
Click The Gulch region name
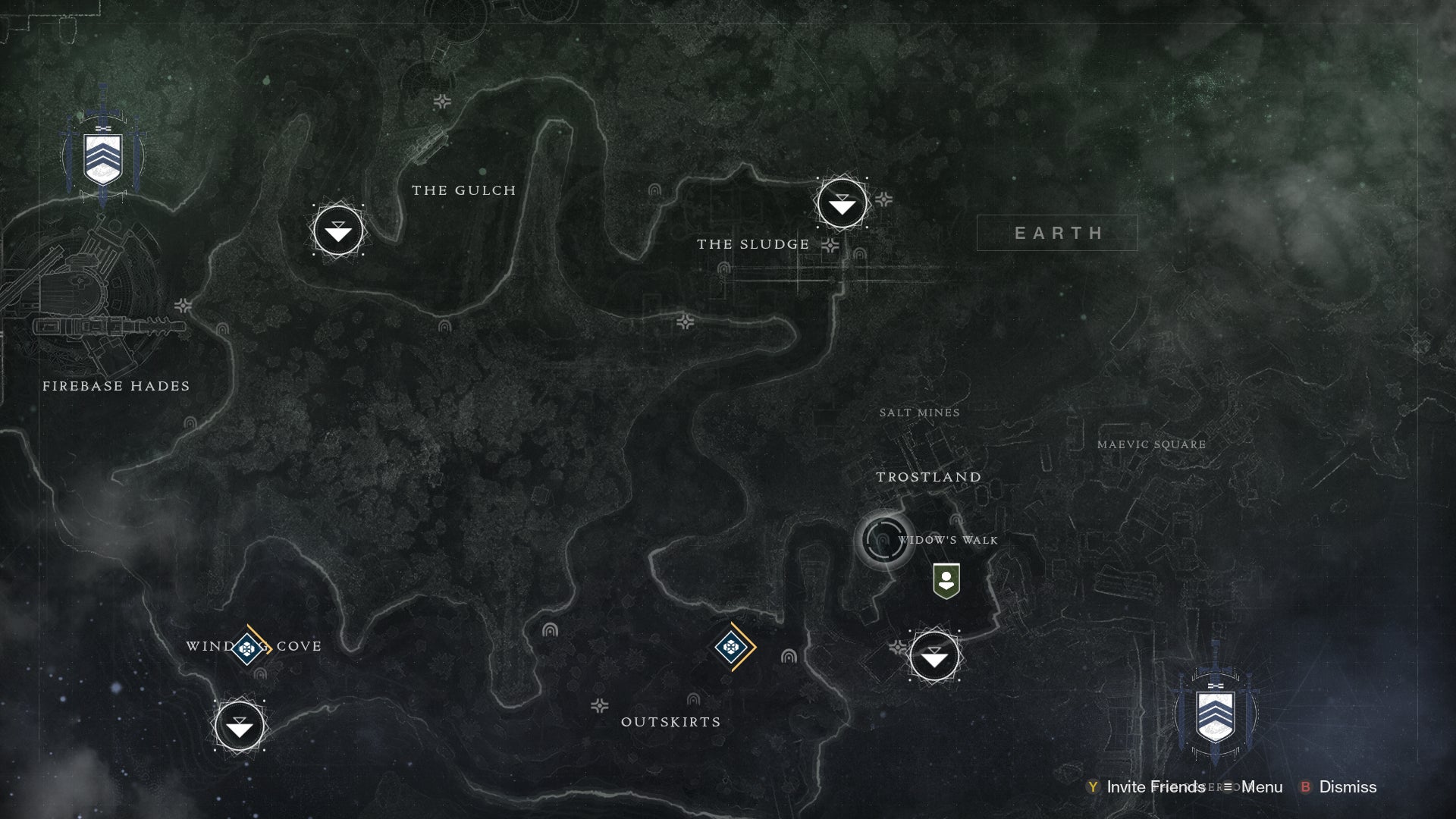click(463, 191)
